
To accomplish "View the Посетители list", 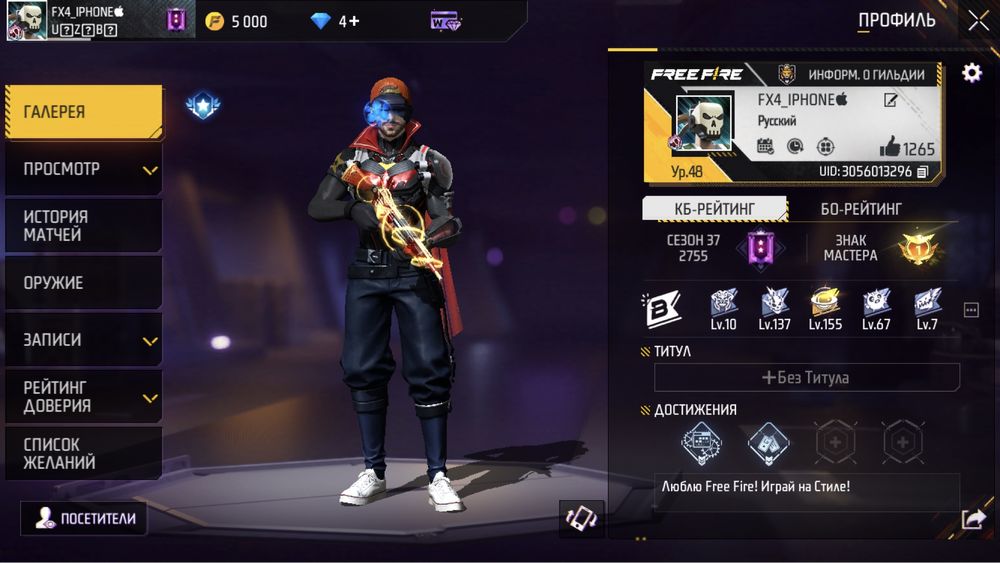I will tap(84, 518).
